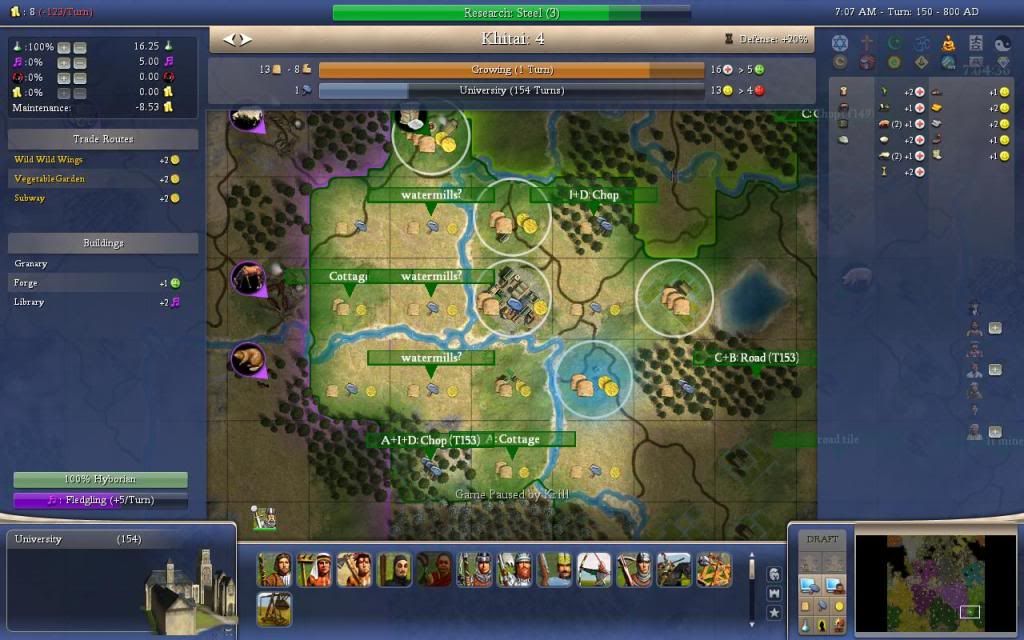Choose the archer unit with drawn bow
1024x640 pixels.
[x=594, y=569]
